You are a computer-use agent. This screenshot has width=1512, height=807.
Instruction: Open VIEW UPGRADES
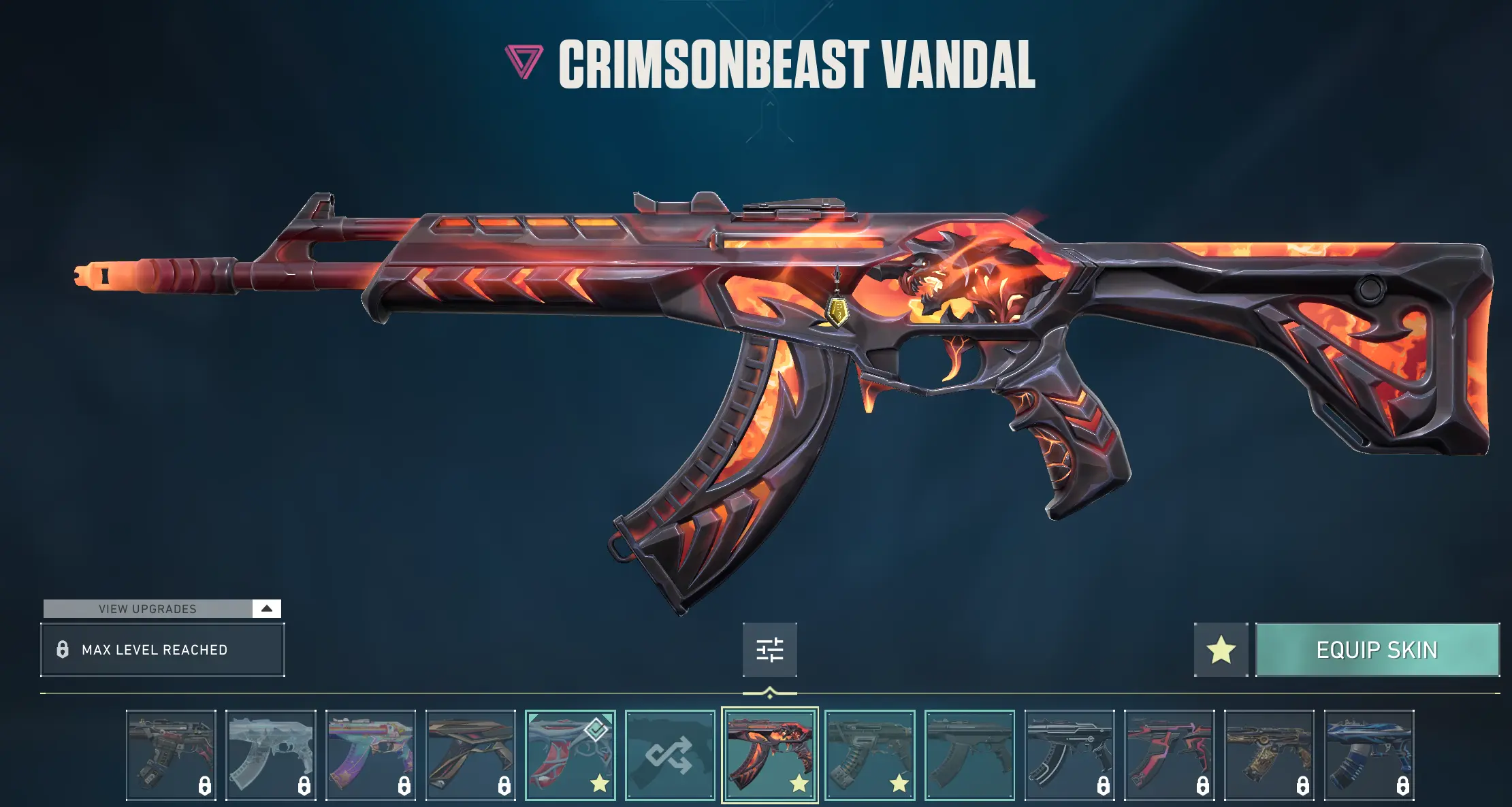[x=147, y=608]
